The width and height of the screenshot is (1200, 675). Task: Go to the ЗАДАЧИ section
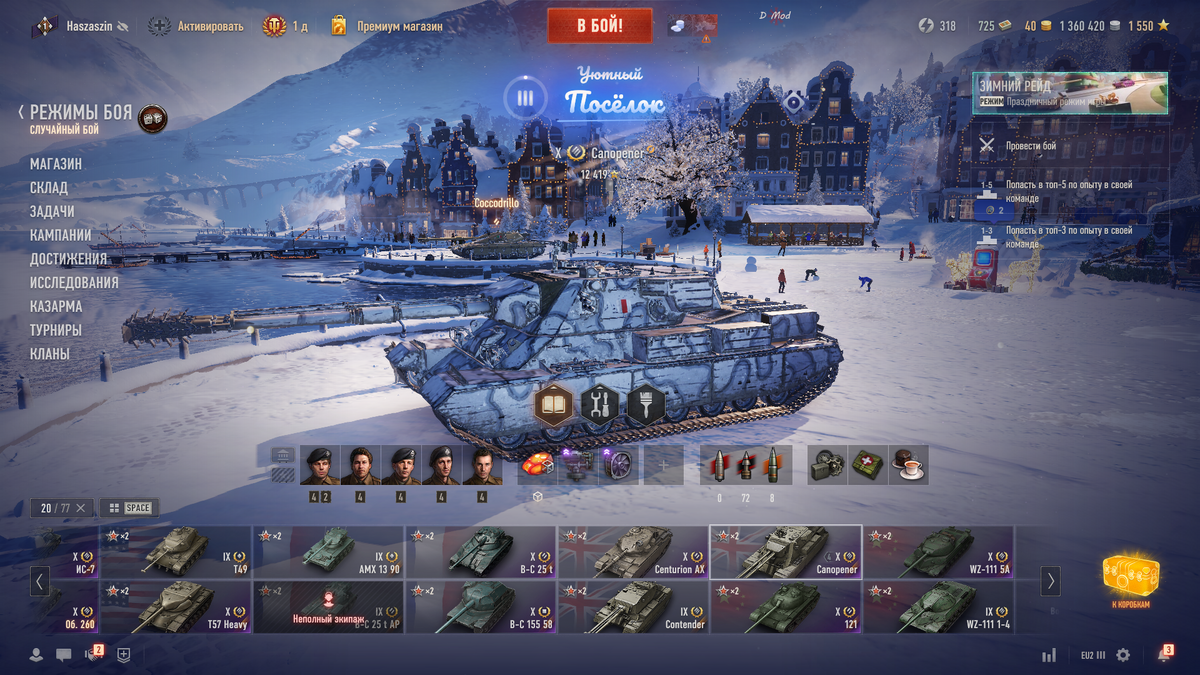coord(52,212)
